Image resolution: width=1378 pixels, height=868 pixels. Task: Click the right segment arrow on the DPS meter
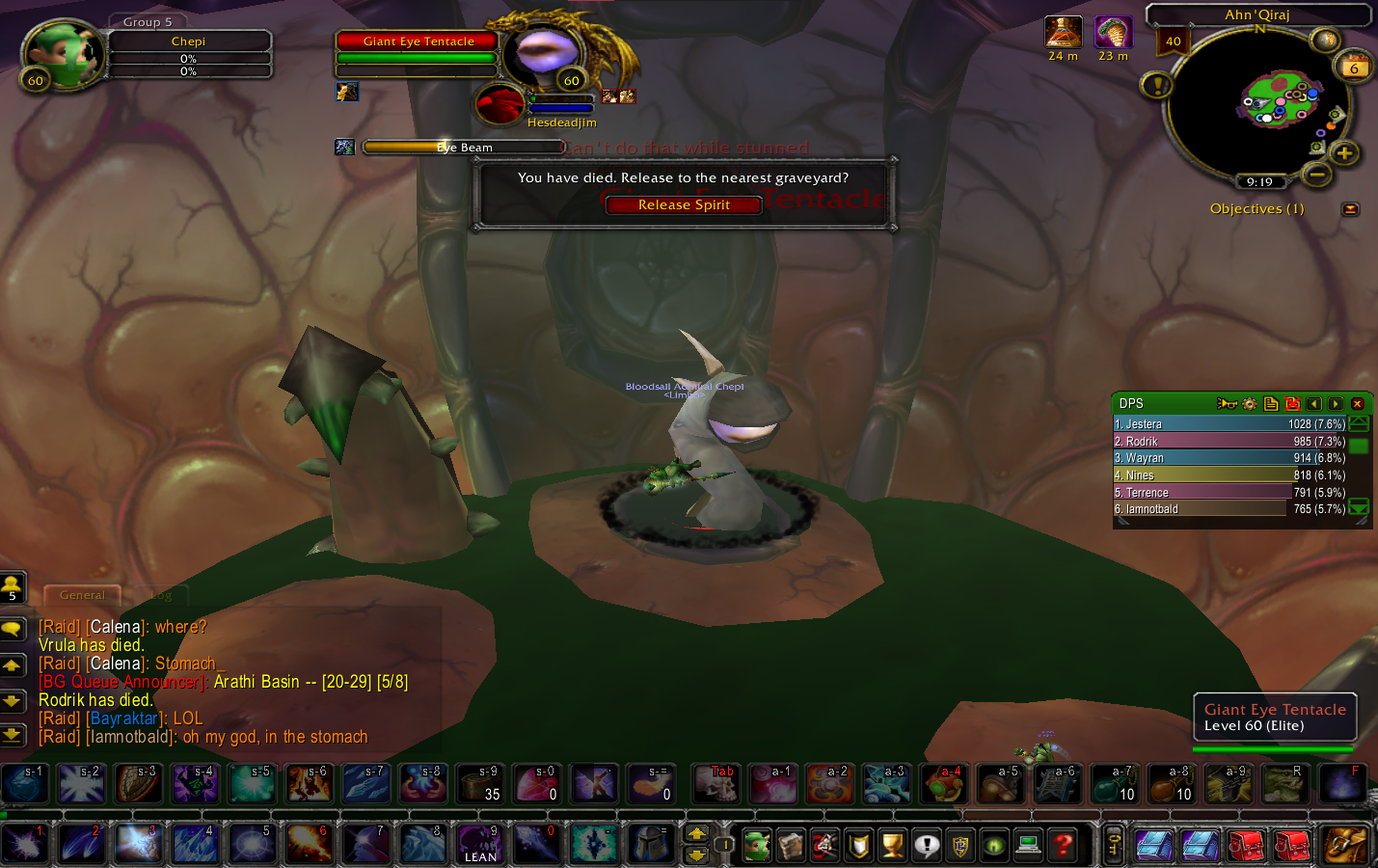(x=1334, y=404)
